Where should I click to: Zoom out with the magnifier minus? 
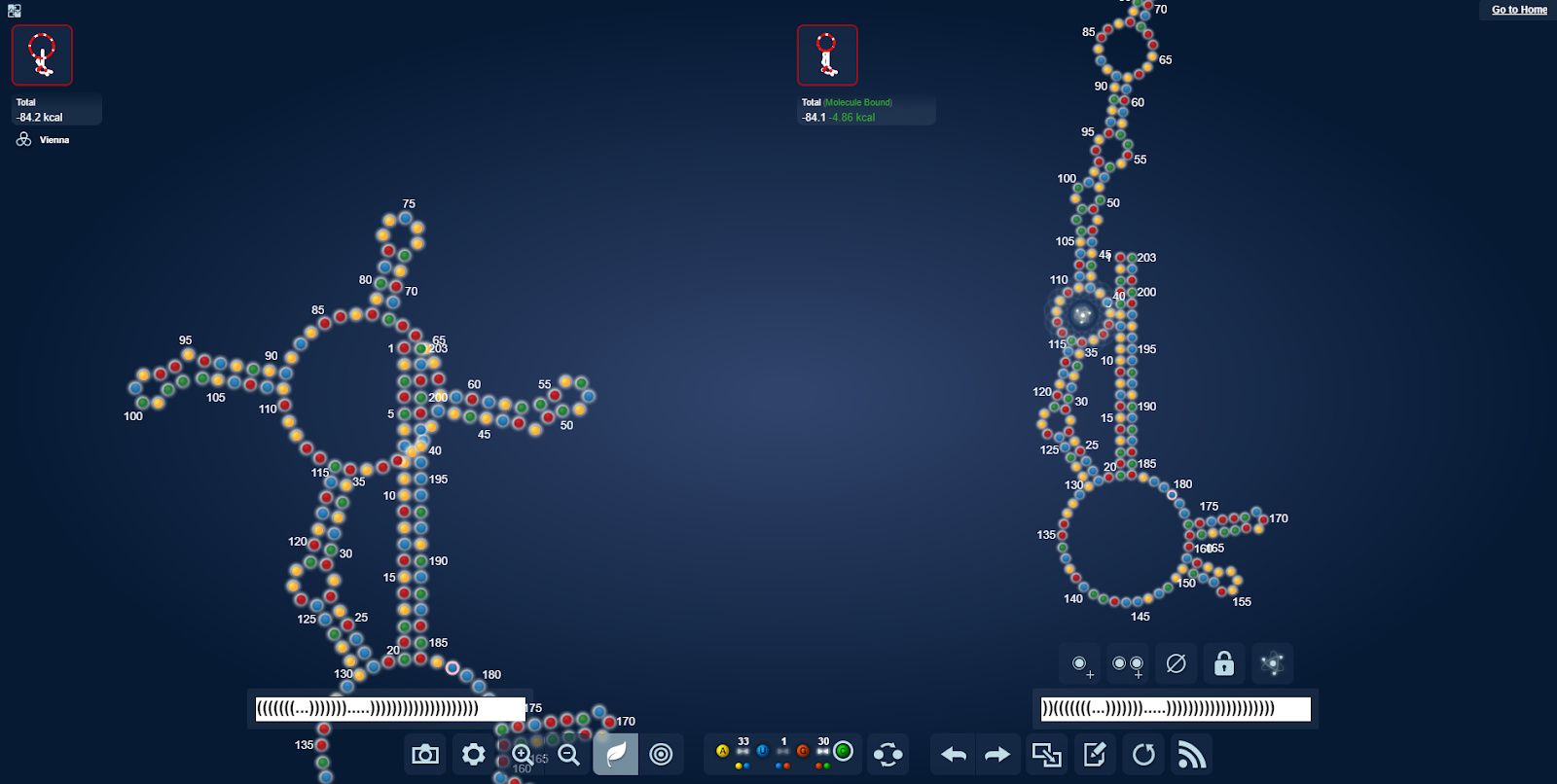[569, 755]
